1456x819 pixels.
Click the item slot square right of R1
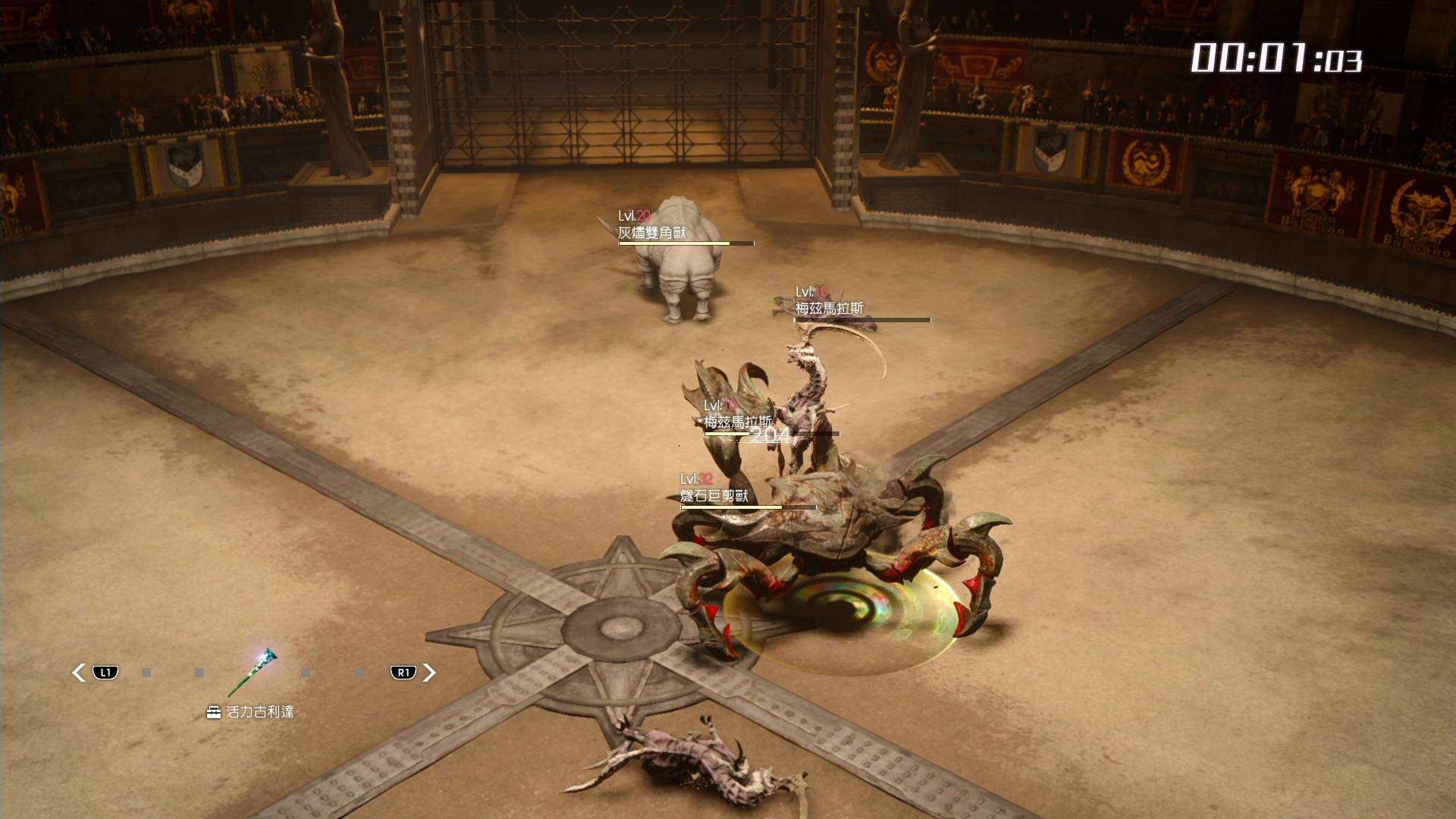[359, 672]
